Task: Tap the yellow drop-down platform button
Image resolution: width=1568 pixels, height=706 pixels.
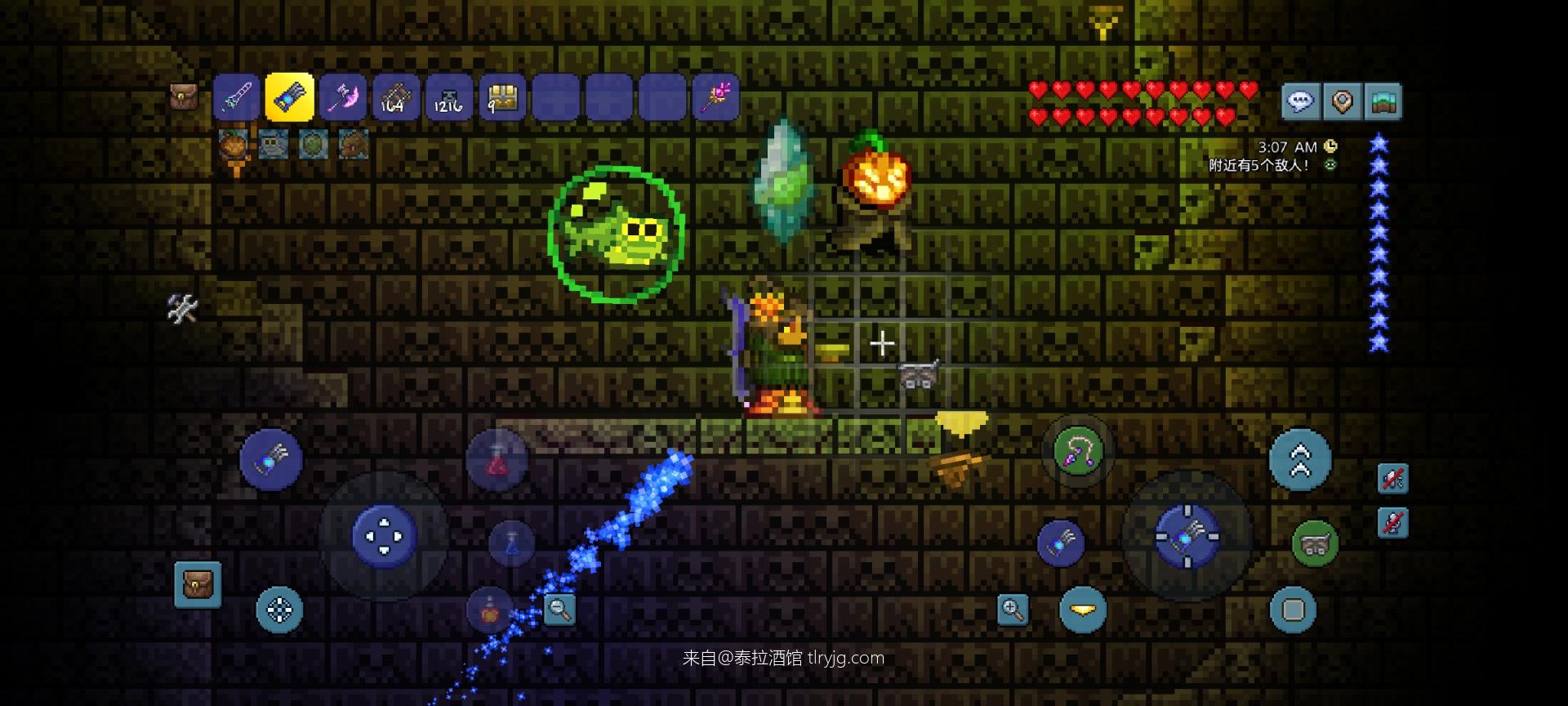Action: 1083,610
